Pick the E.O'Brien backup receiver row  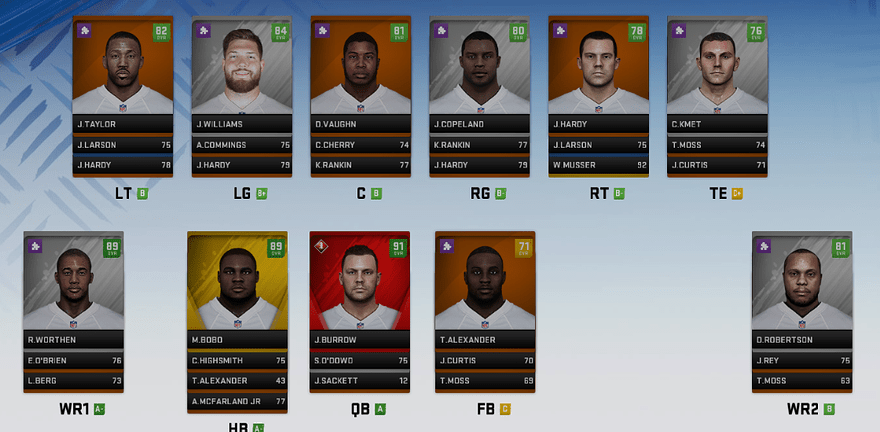[x=73, y=361]
